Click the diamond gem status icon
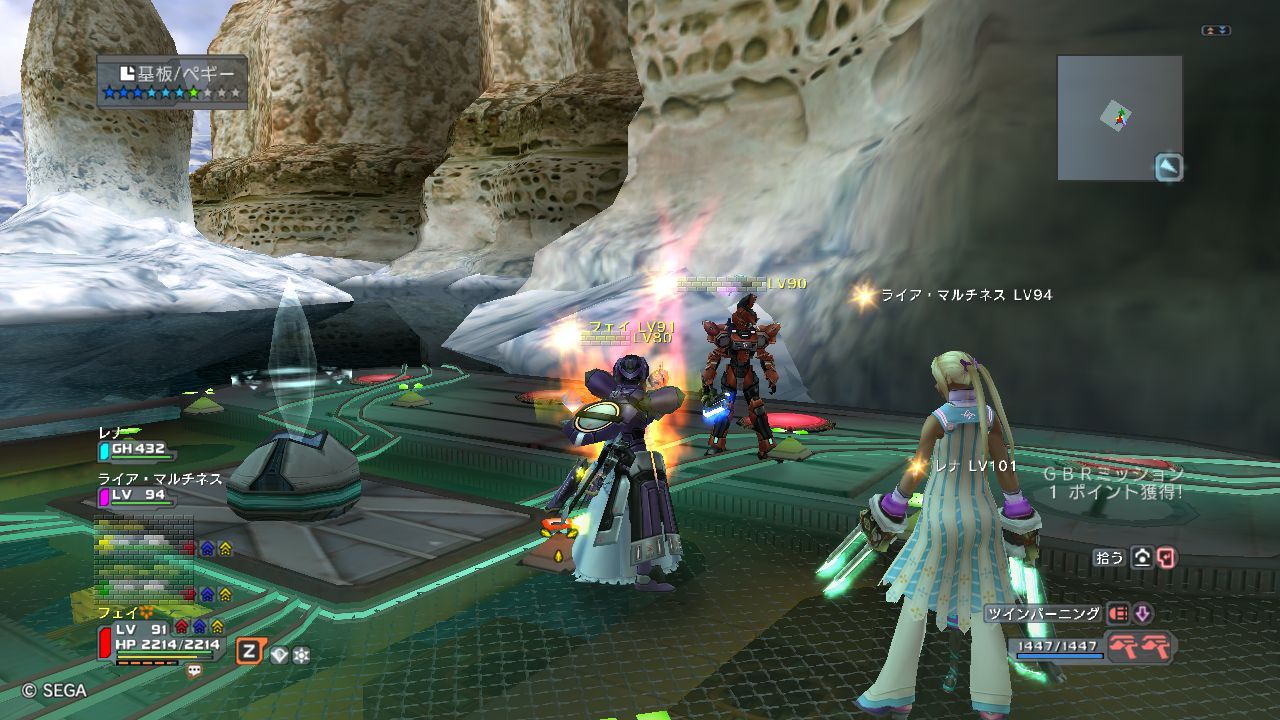The width and height of the screenshot is (1280, 720). click(279, 655)
